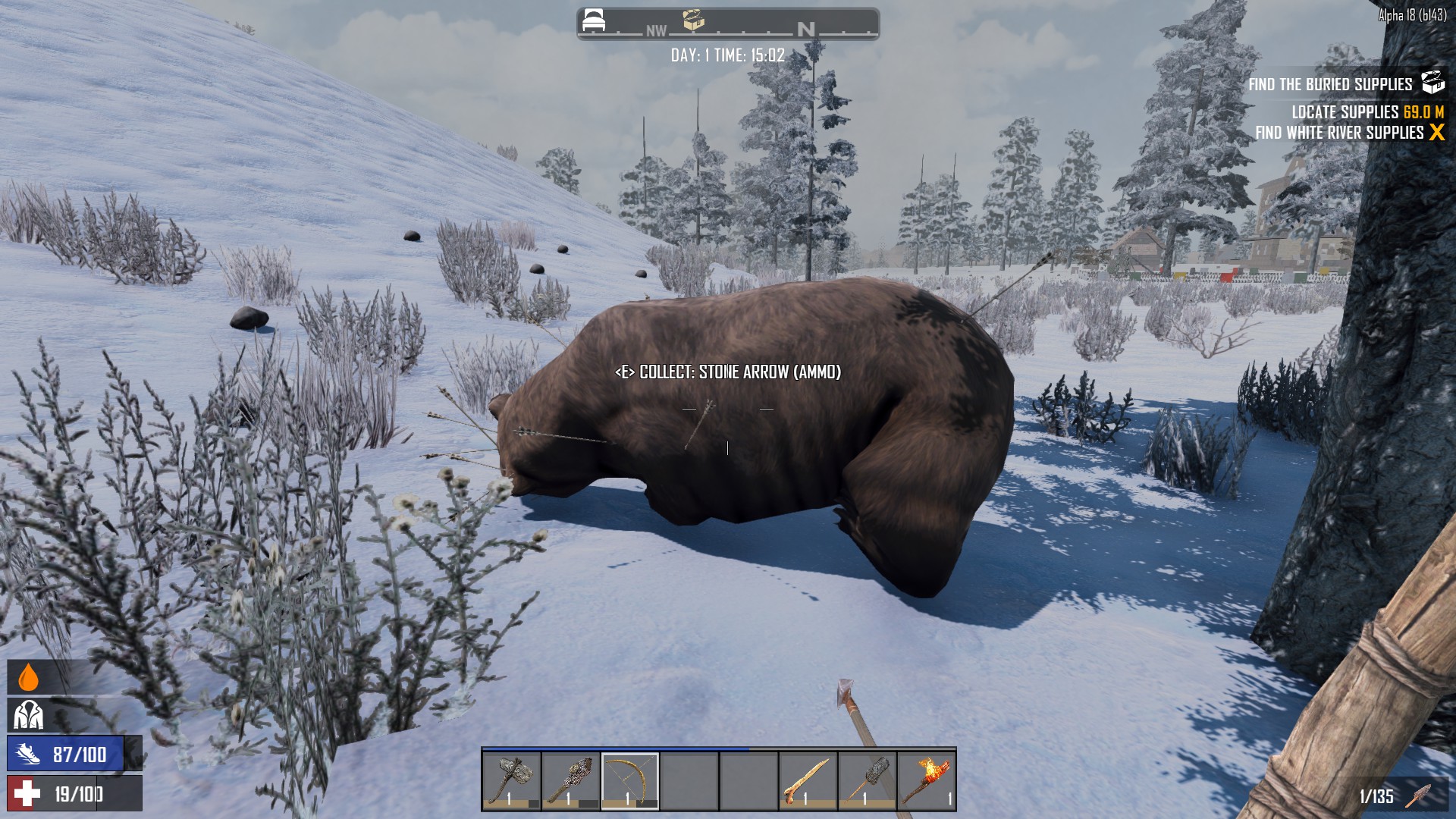
Task: Click the supply chest compass marker
Action: 693,20
